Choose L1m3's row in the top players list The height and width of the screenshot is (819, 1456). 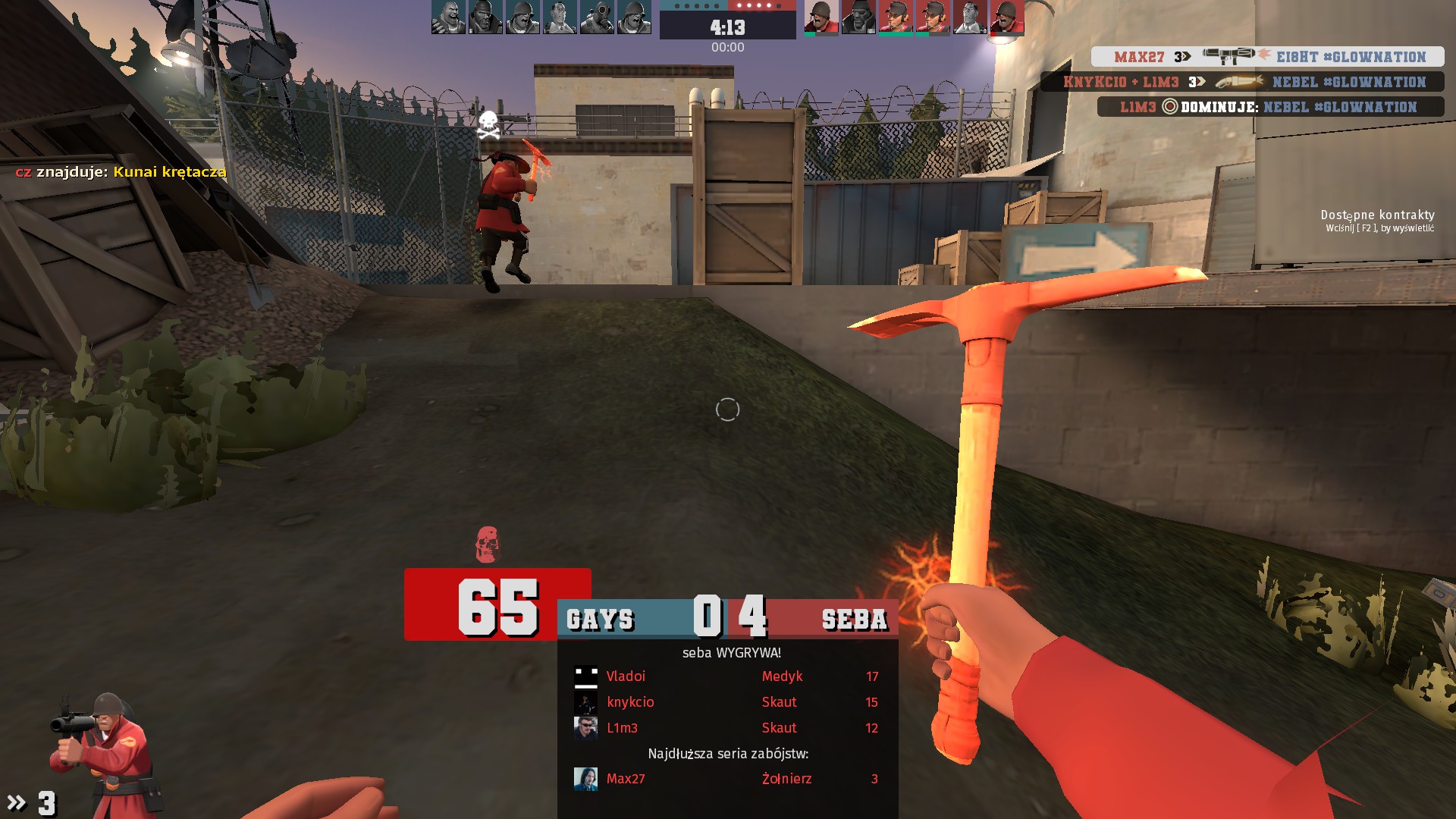pos(726,728)
